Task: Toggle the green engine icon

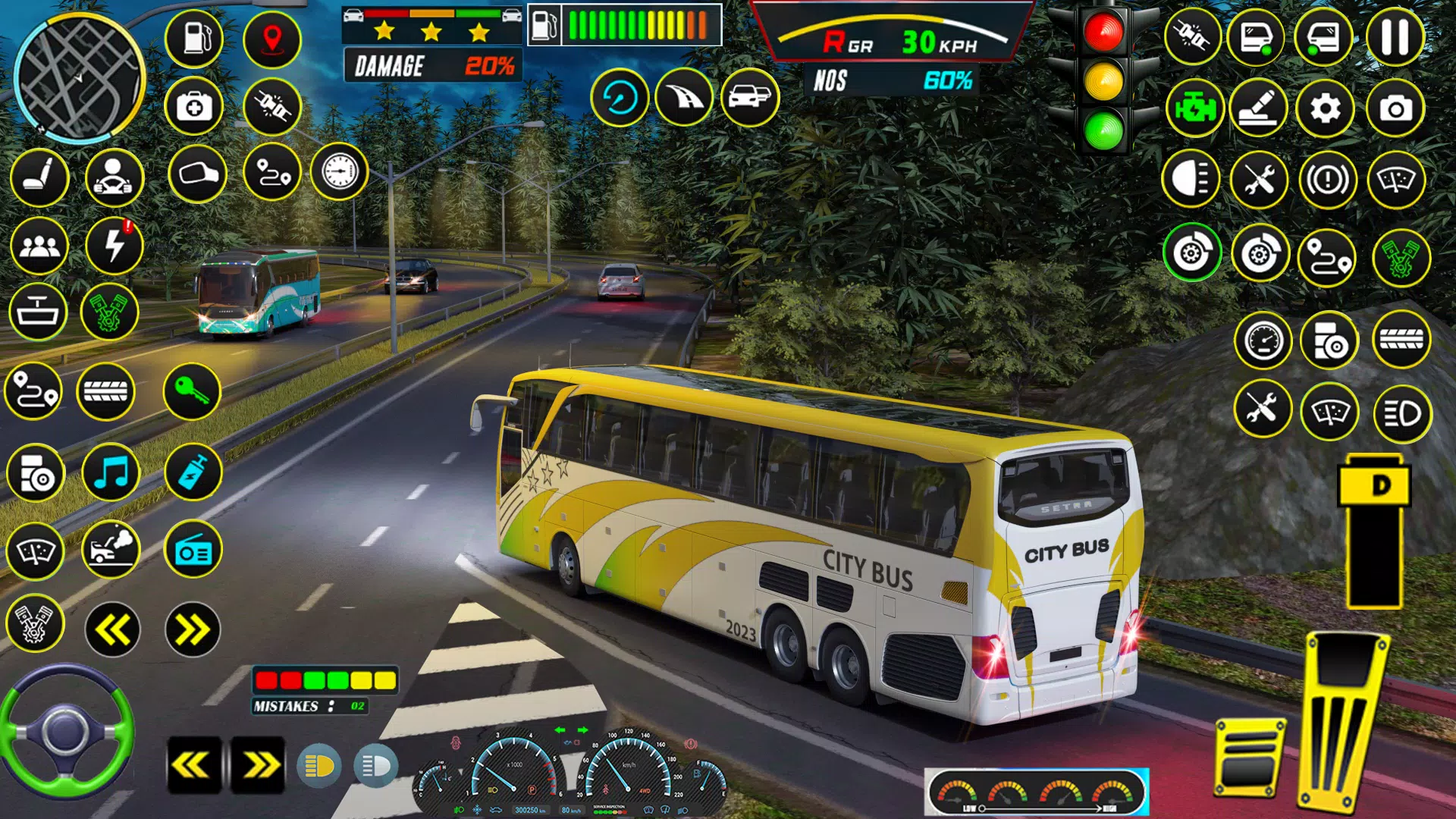Action: 1194,109
